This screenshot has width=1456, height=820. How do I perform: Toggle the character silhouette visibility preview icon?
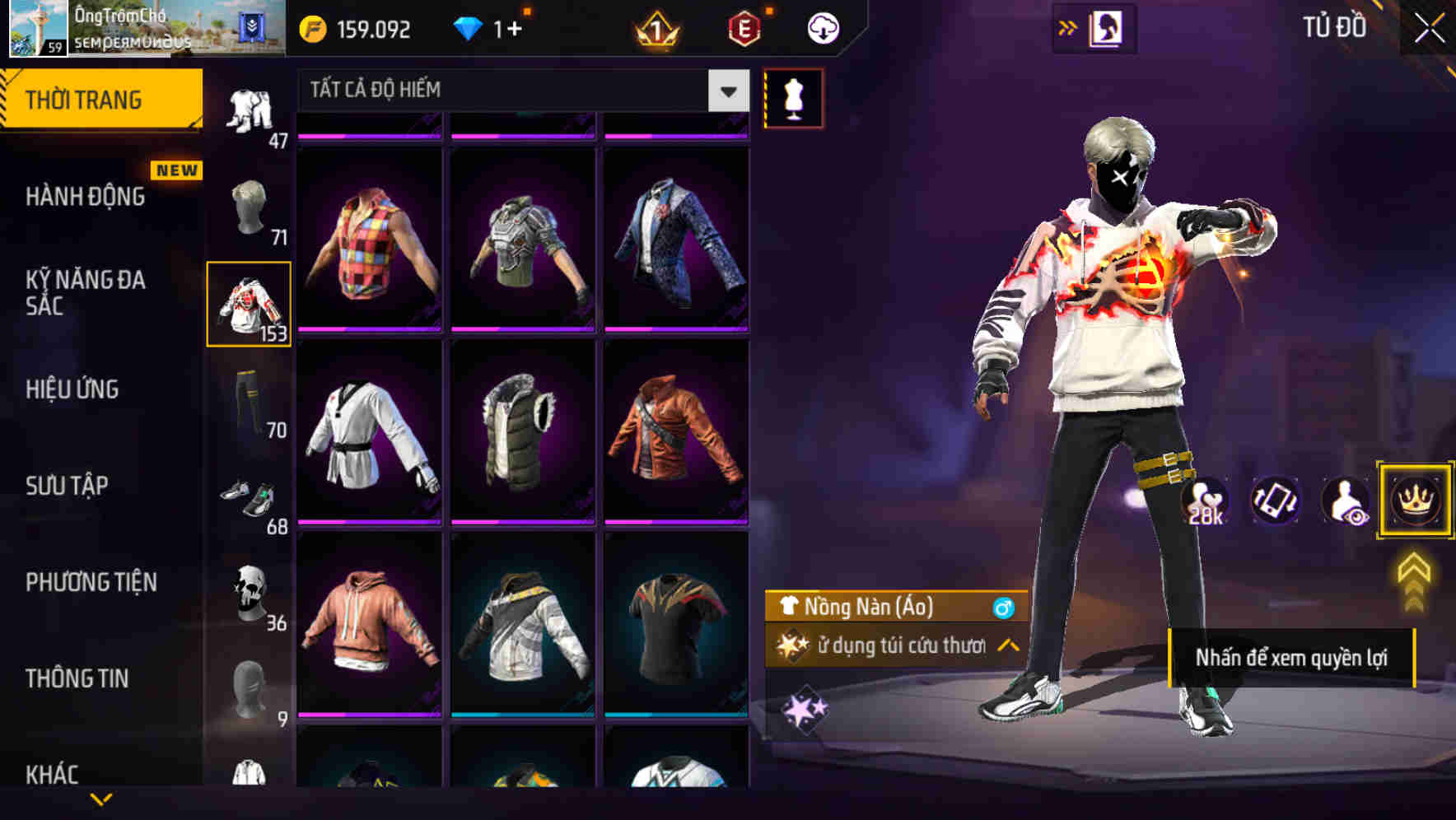click(1343, 501)
